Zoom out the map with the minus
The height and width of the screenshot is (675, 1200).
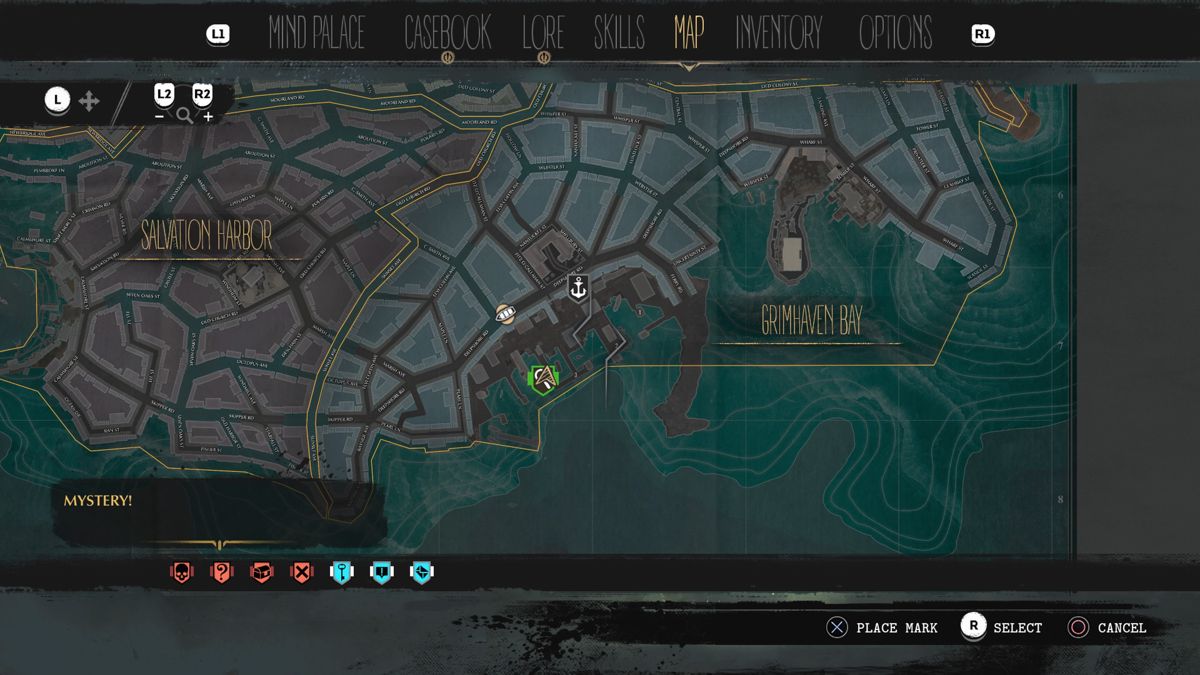(x=163, y=103)
